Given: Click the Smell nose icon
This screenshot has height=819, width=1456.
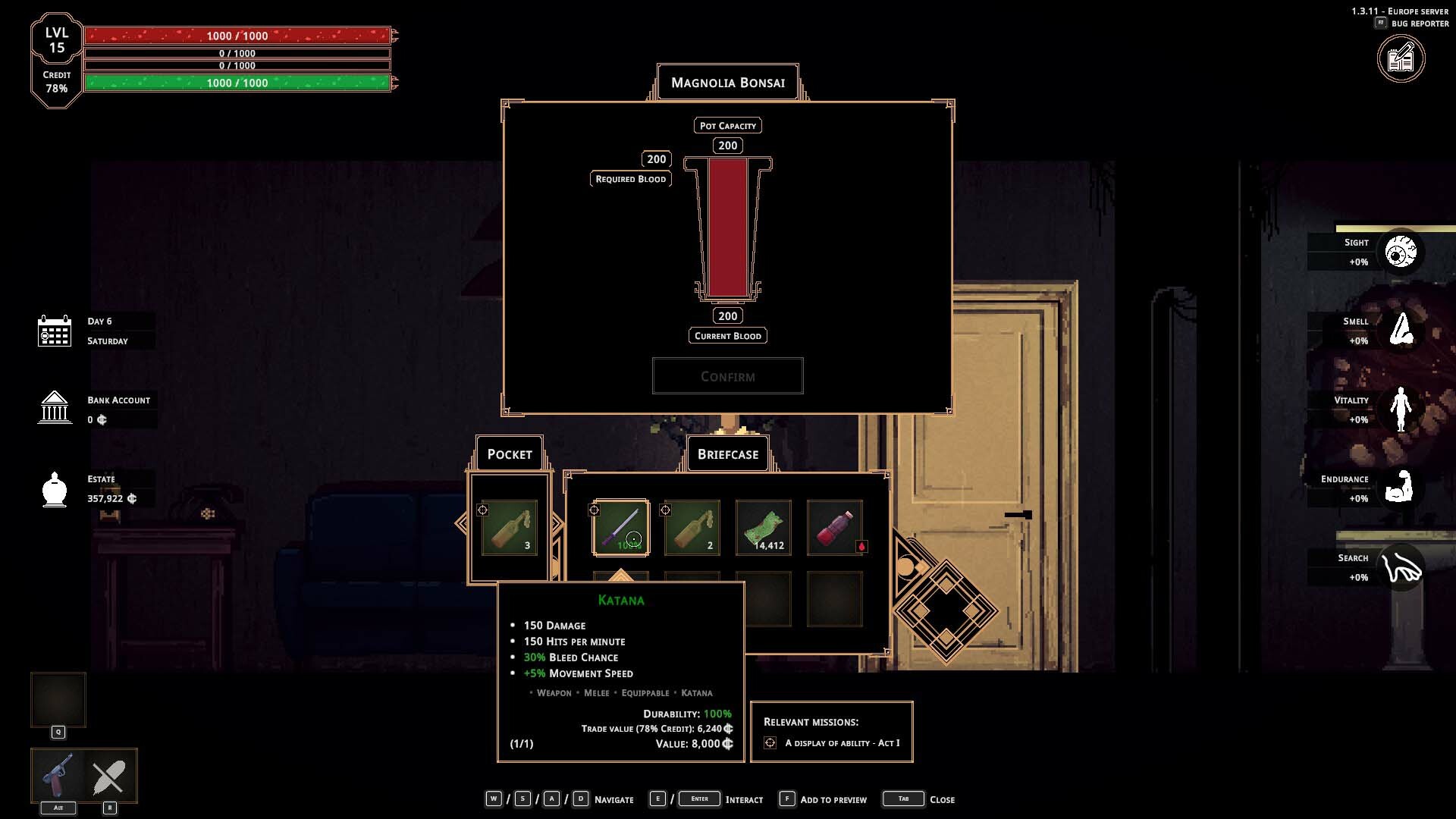Looking at the screenshot, I should [x=1400, y=331].
